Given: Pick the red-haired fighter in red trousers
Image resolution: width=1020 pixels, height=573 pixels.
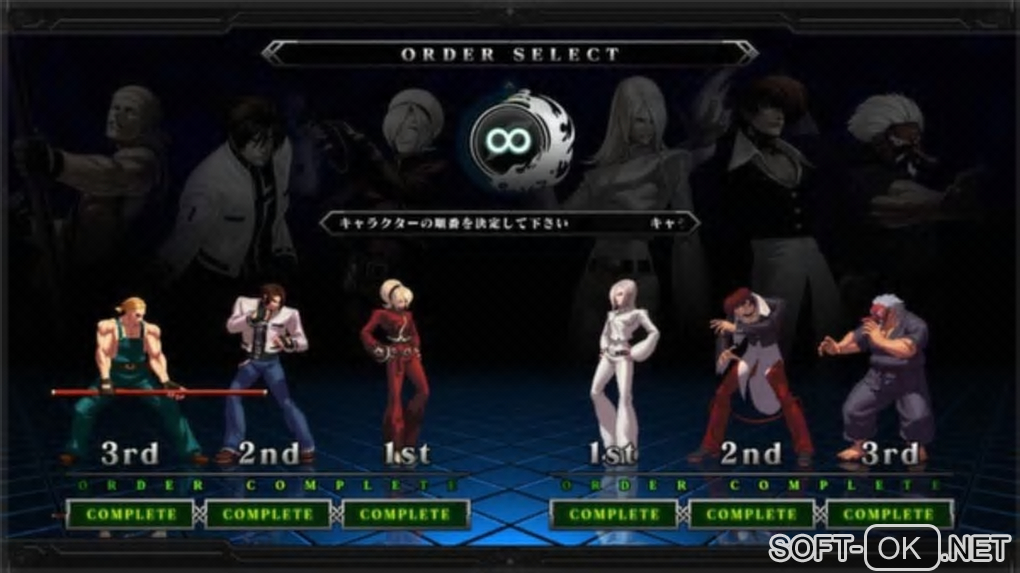Looking at the screenshot, I should (752, 370).
